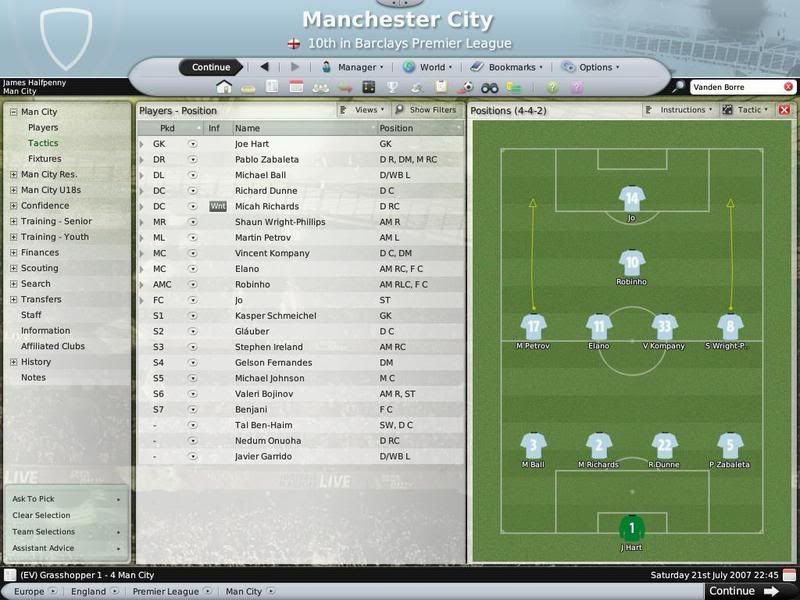Select Joe Hart in the player list
The image size is (800, 600).
pos(256,144)
